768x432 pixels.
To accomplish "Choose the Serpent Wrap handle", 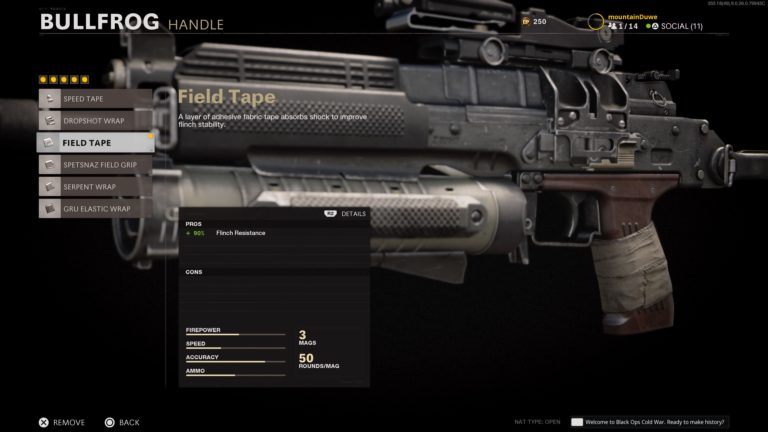I will [94, 186].
